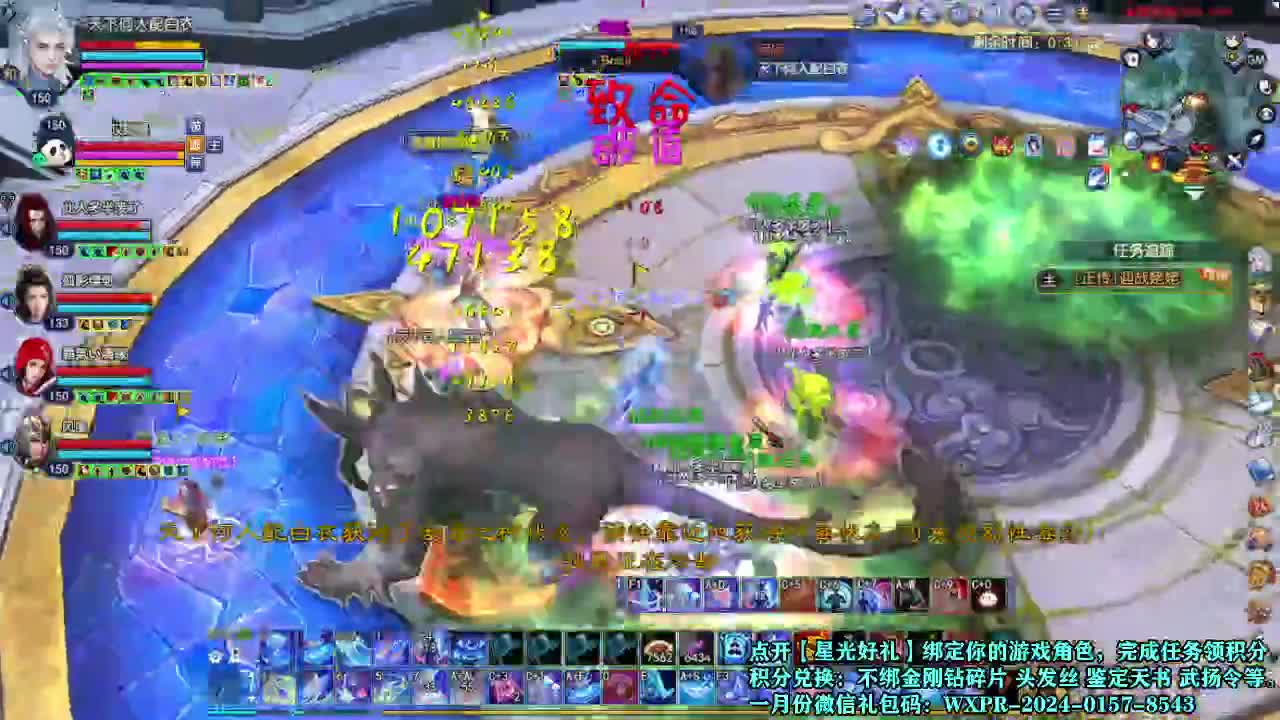Open the blue whale companion icon near chat
This screenshot has width=1280, height=720.
tap(735, 648)
